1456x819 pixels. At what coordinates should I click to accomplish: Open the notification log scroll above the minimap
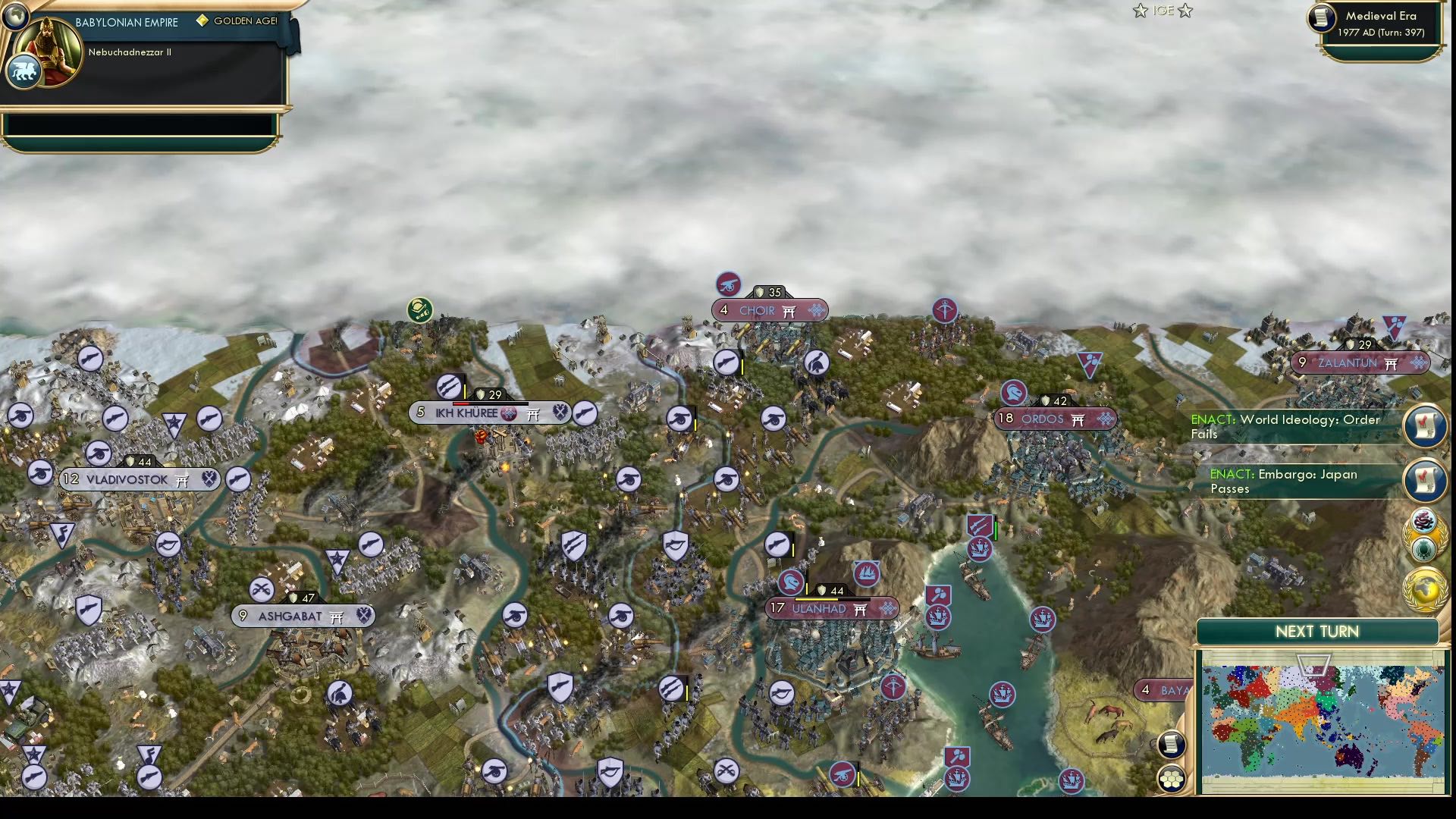(x=1171, y=744)
